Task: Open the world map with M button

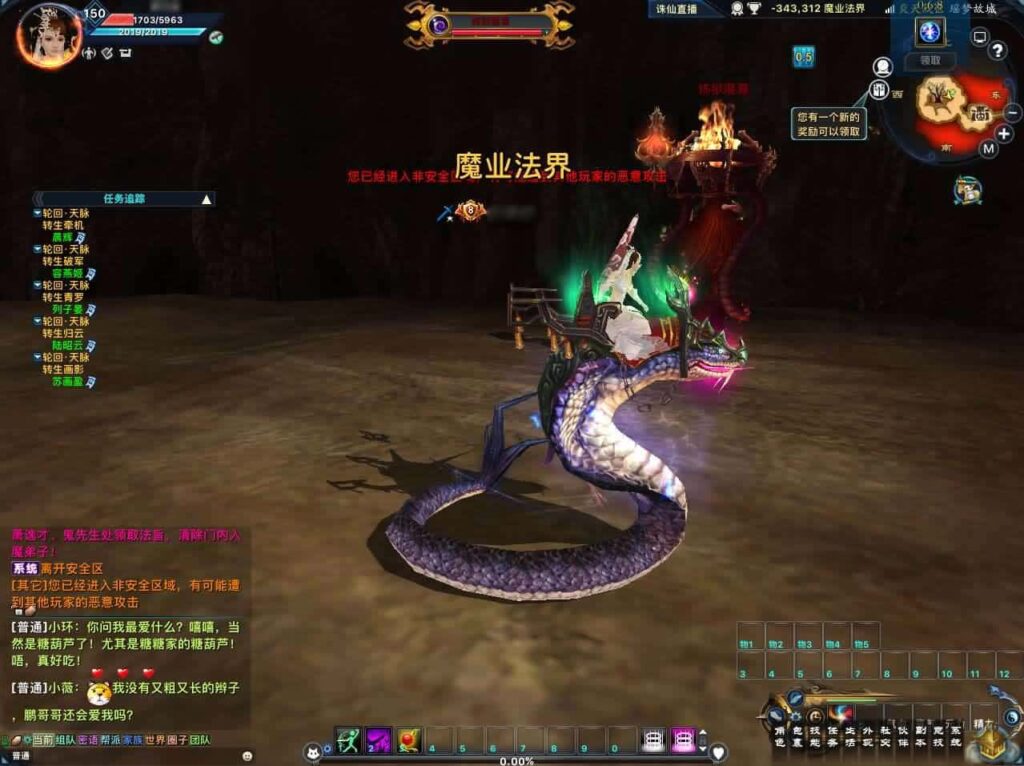Action: [988, 149]
